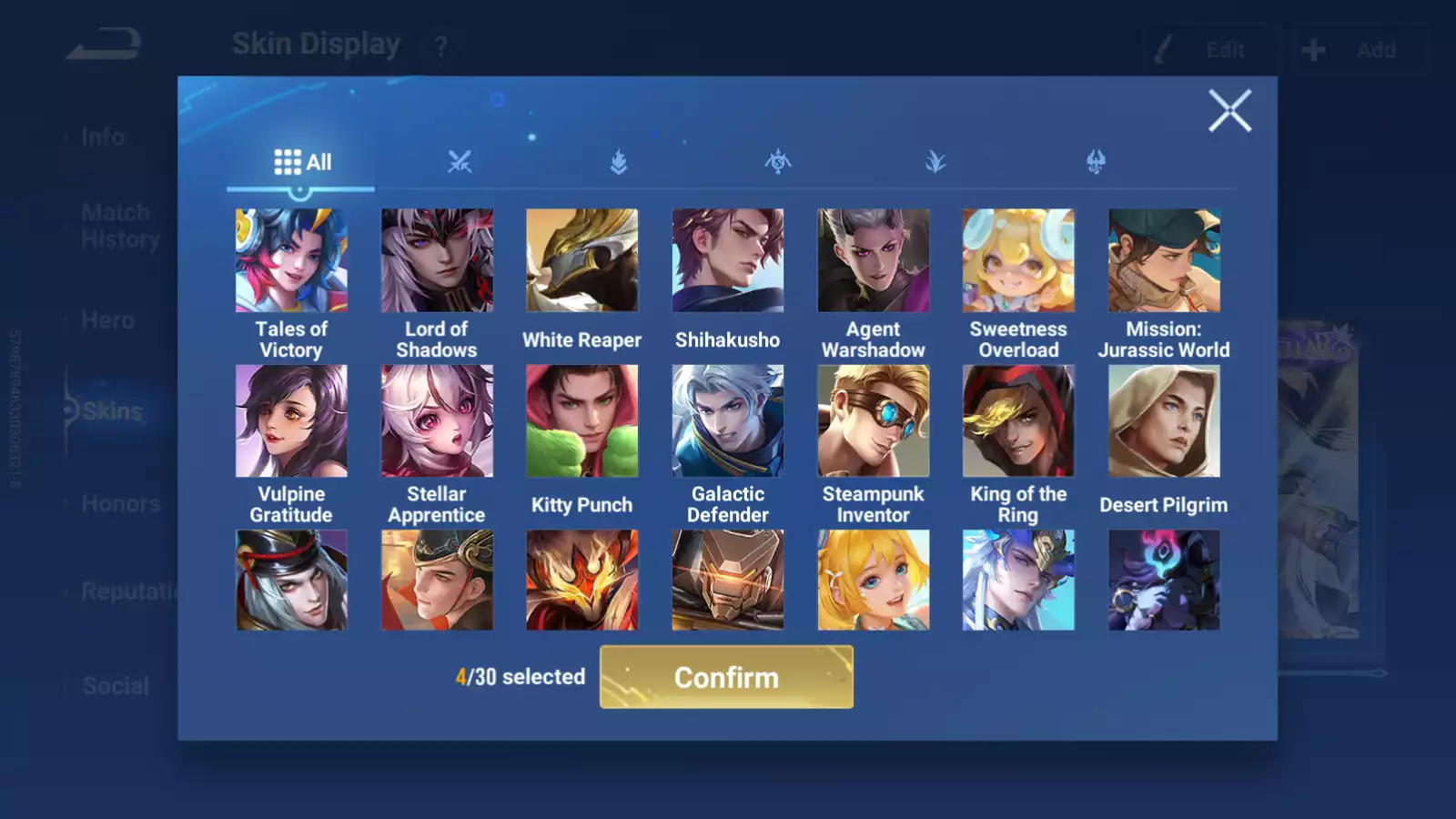Choose the Desert Pilgrim skin
Image resolution: width=1456 pixels, height=819 pixels.
tap(1164, 421)
